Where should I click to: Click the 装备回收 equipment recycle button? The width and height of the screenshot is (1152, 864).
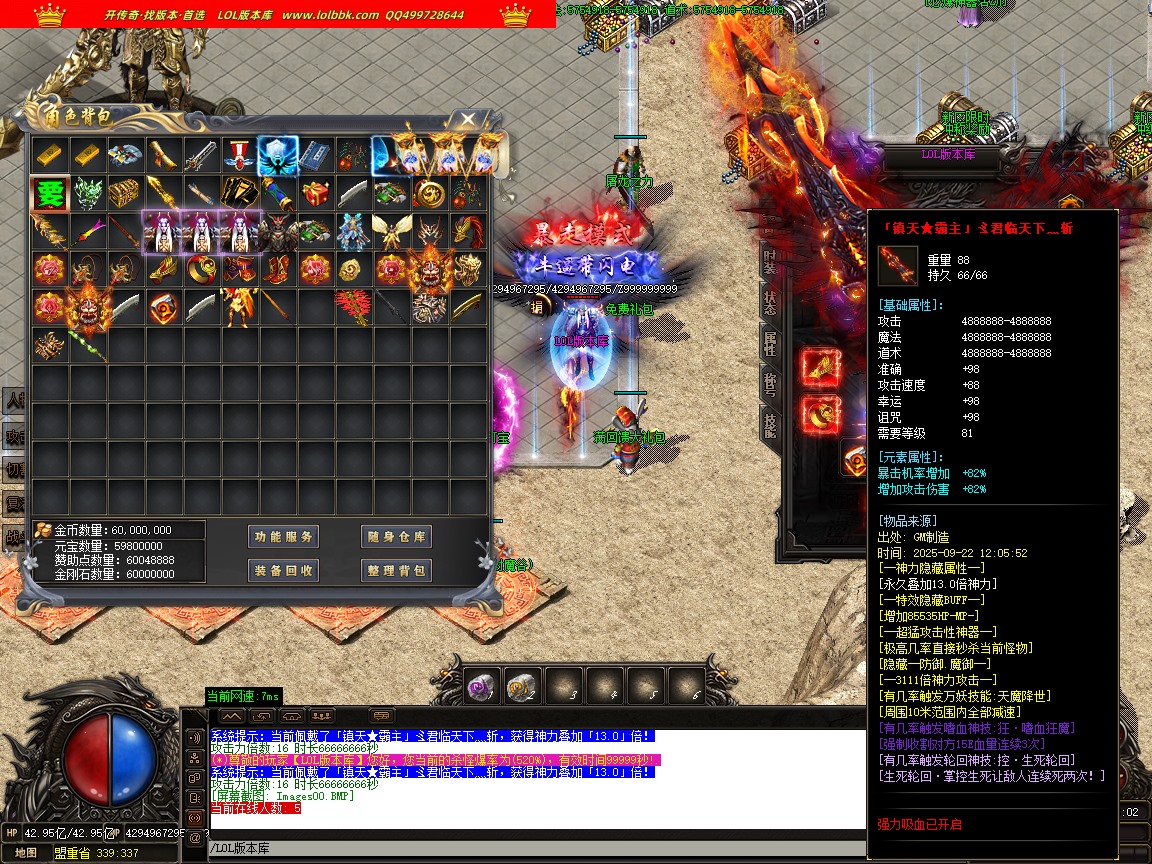[x=283, y=570]
